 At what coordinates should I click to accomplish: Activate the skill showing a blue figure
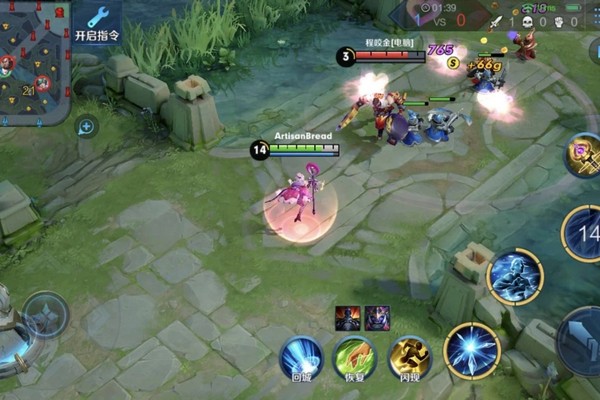515,277
